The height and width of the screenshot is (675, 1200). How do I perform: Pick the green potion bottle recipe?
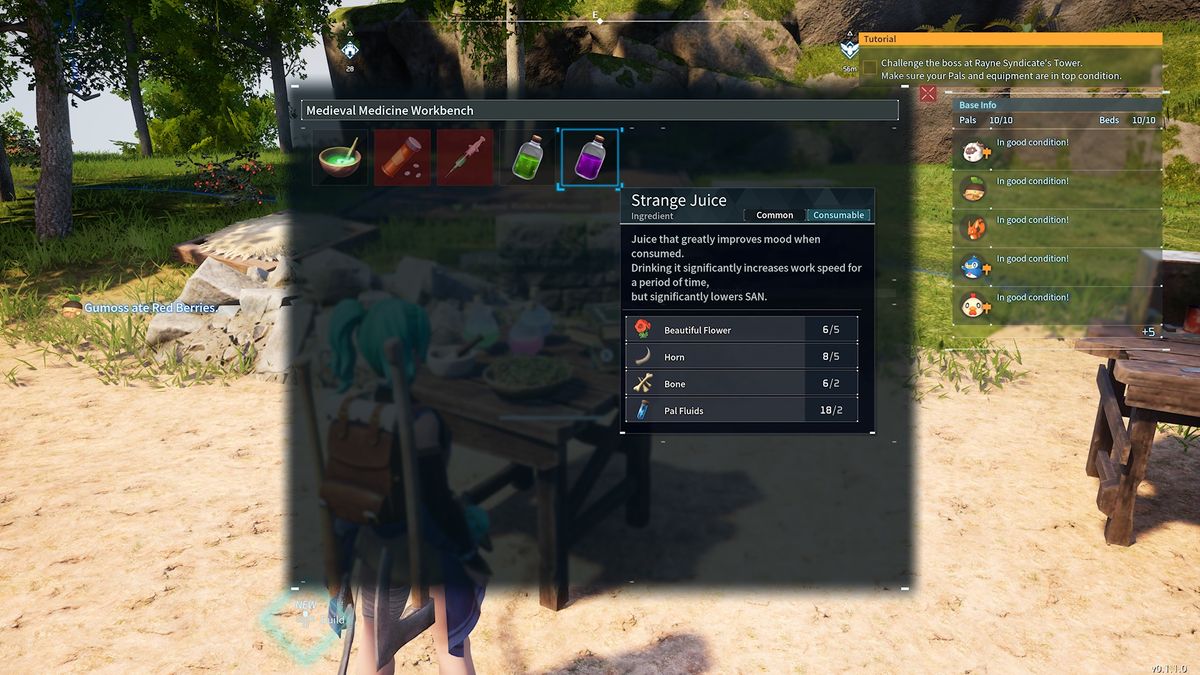pyautogui.click(x=527, y=158)
